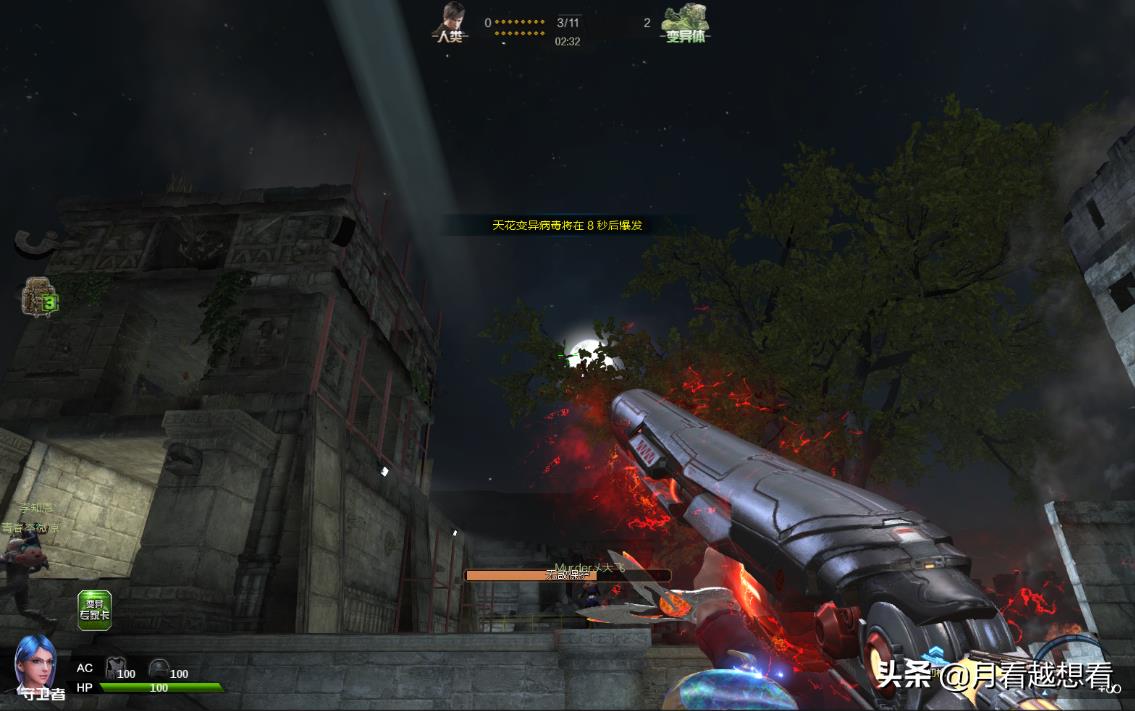The width and height of the screenshot is (1135, 711).
Task: Select the supply crate icon marked 3
Action: pyautogui.click(x=38, y=297)
